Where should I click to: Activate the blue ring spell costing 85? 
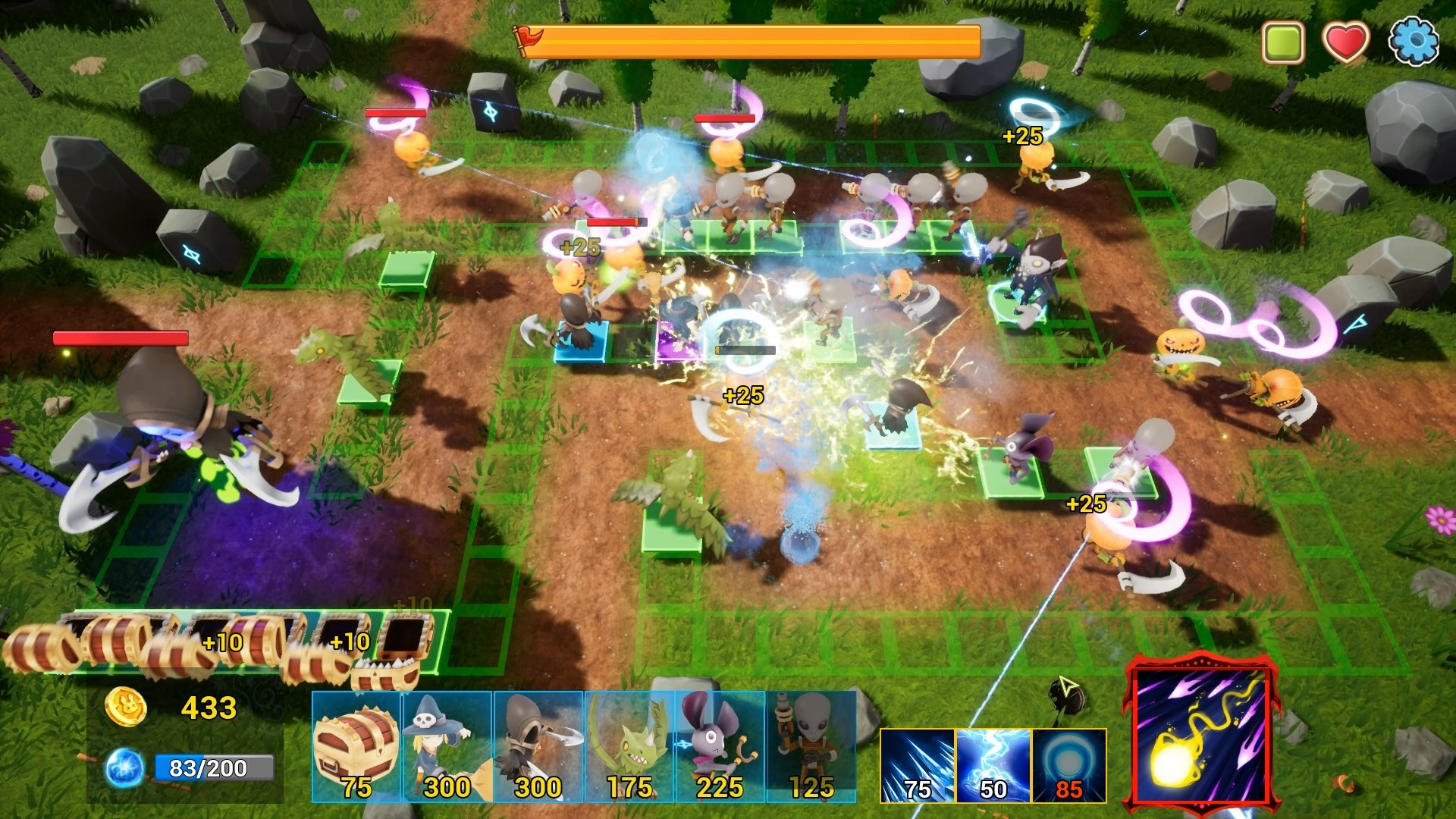click(x=1069, y=766)
